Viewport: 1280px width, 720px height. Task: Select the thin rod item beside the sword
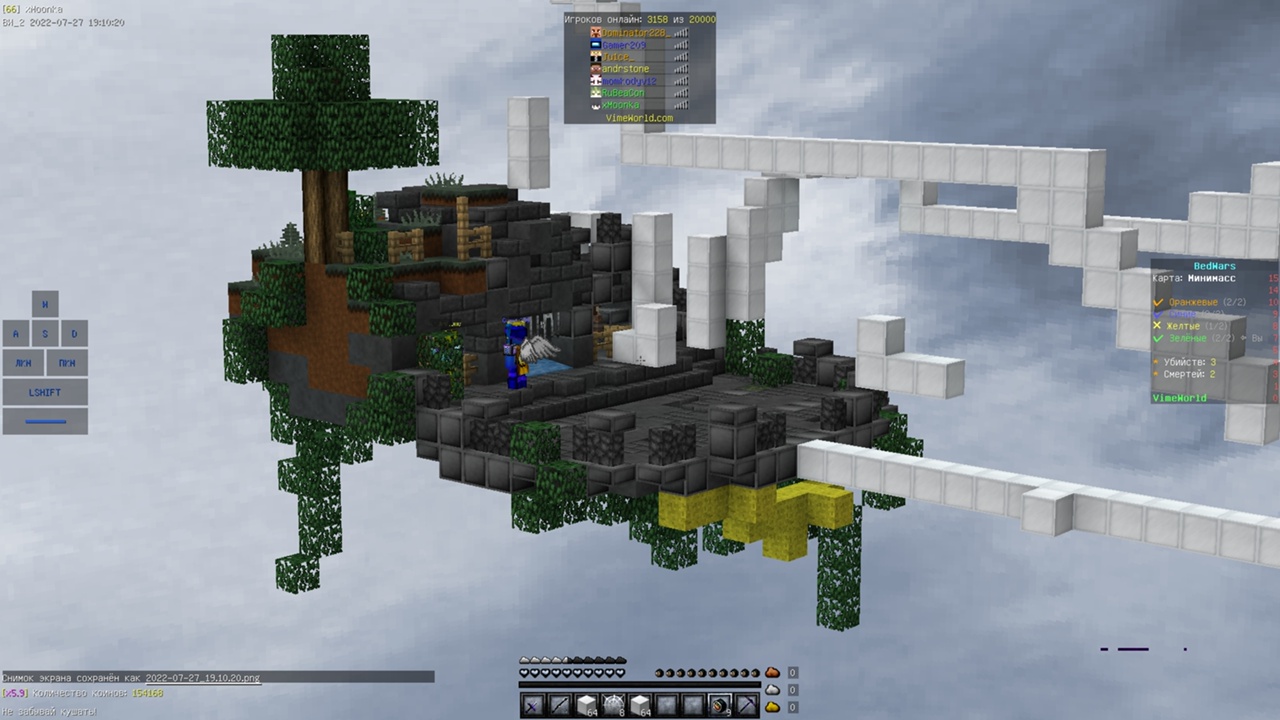pyautogui.click(x=560, y=706)
